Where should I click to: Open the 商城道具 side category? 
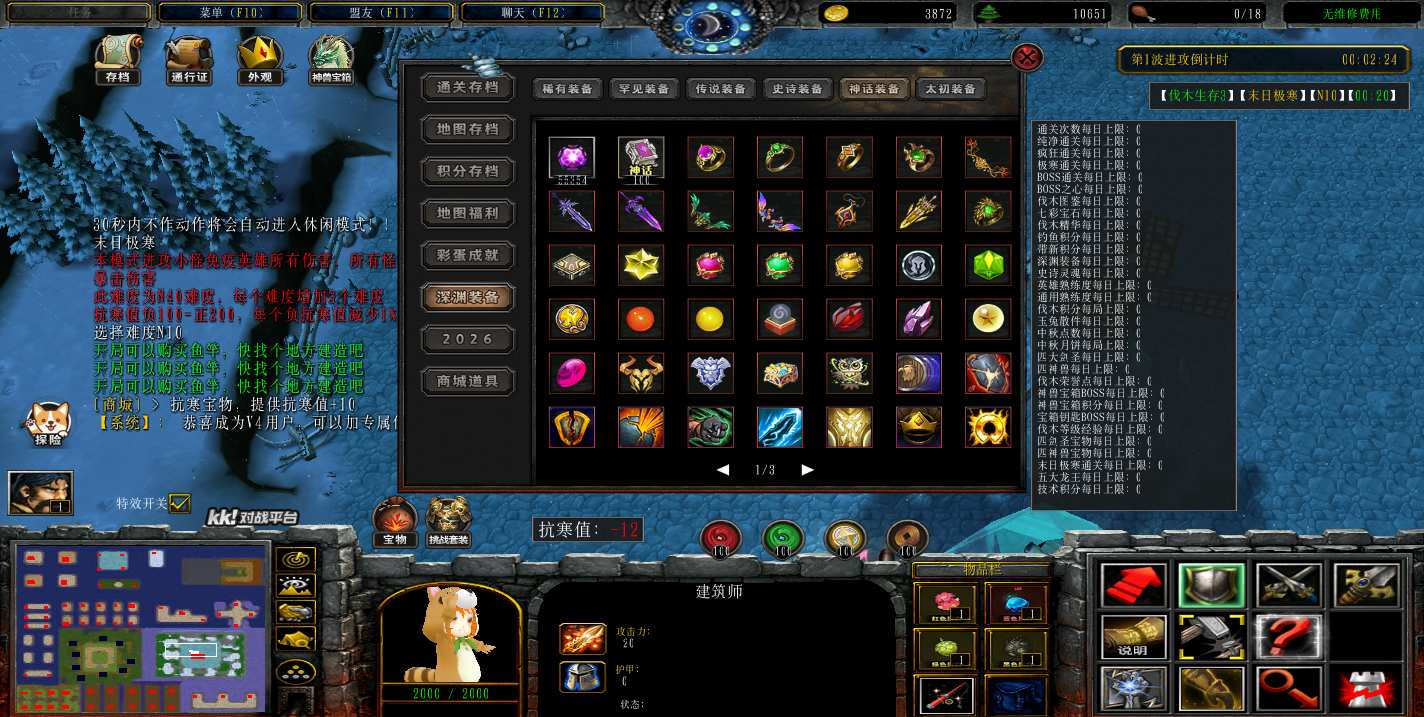point(467,381)
